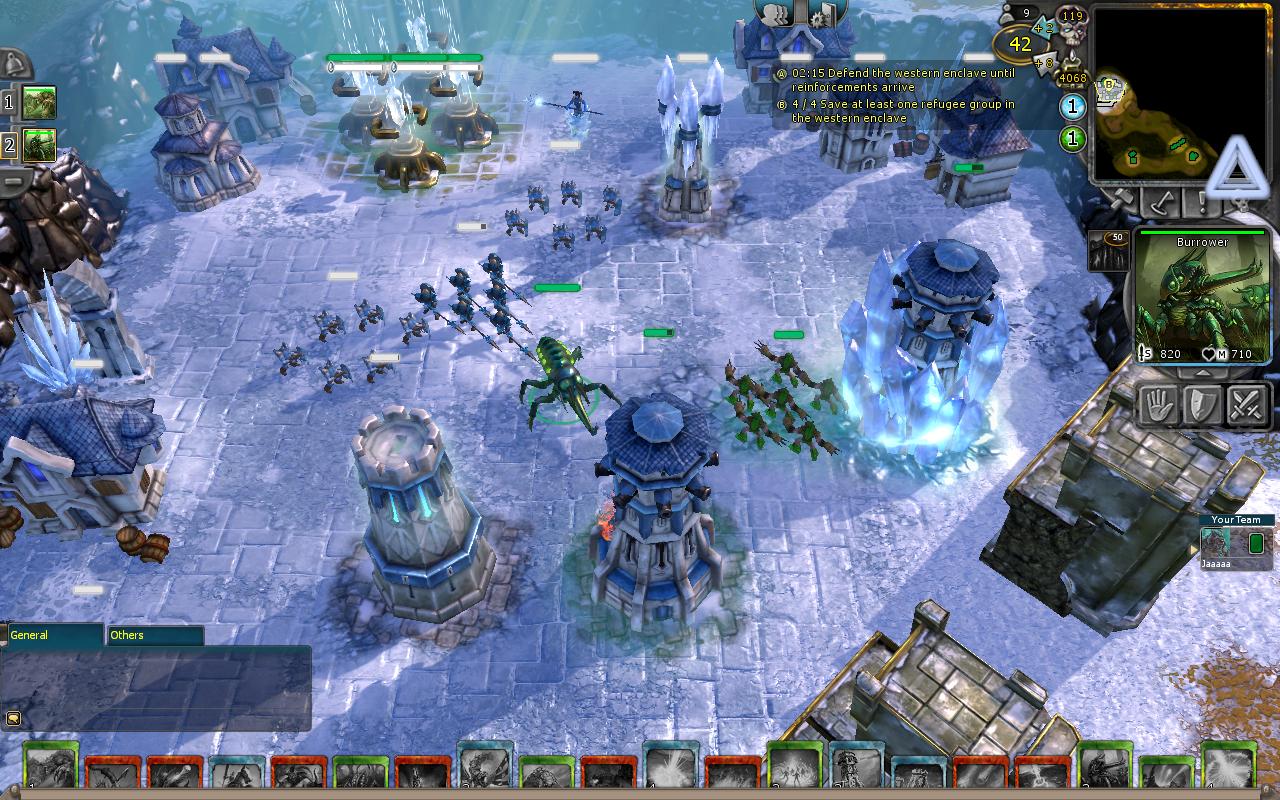Open the Others chat tab

tap(154, 635)
